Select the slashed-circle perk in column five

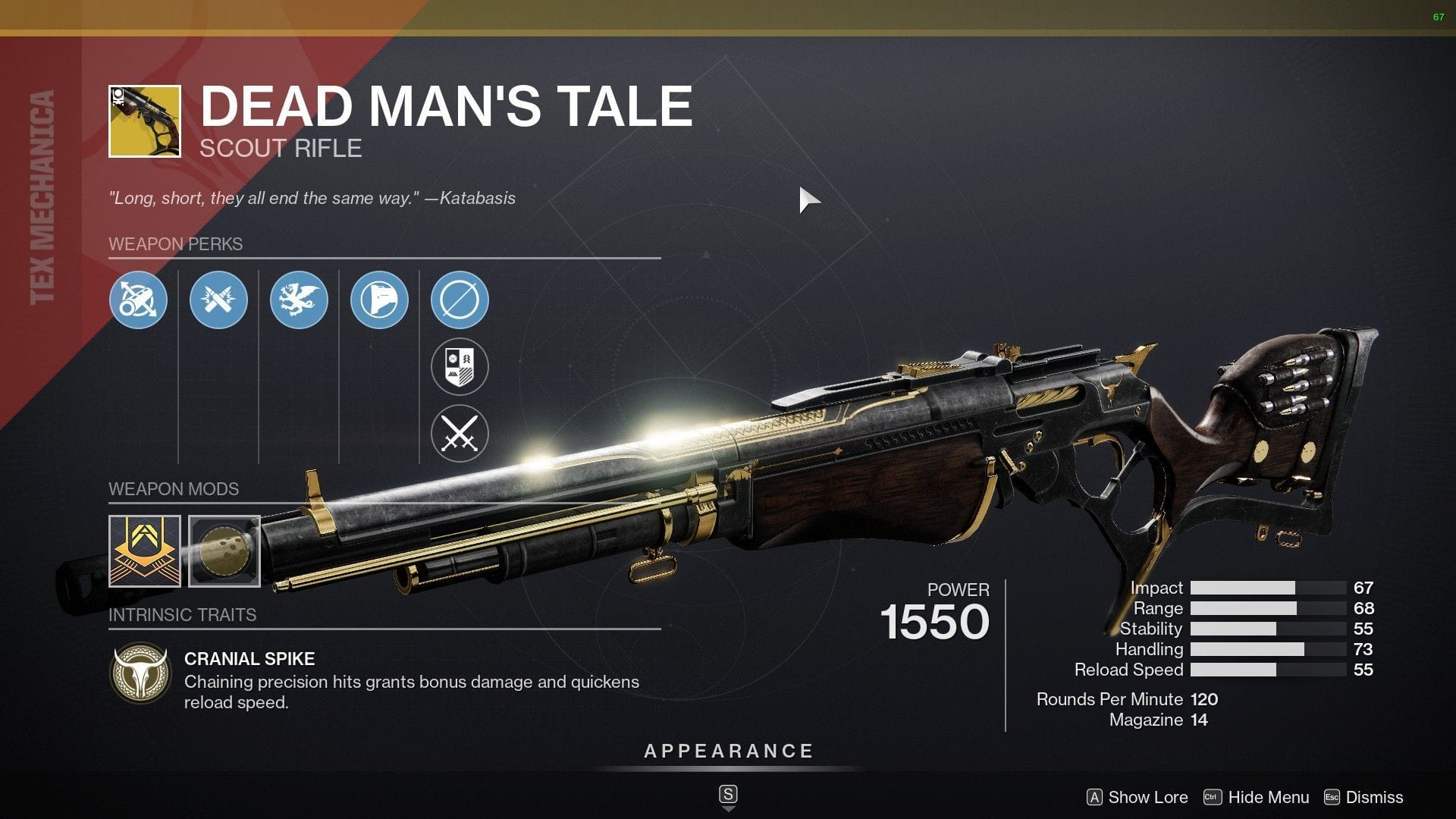click(x=460, y=300)
